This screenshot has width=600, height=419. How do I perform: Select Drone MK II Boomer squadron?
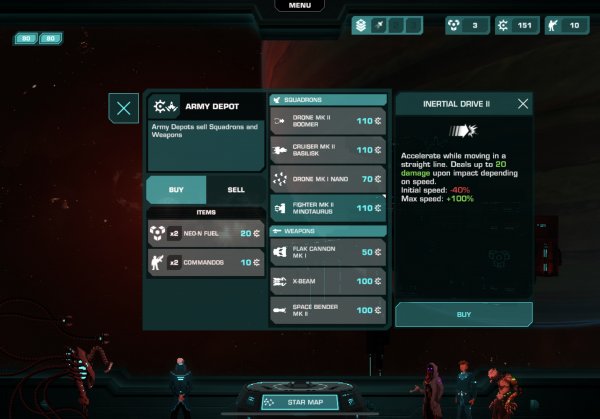(327, 121)
